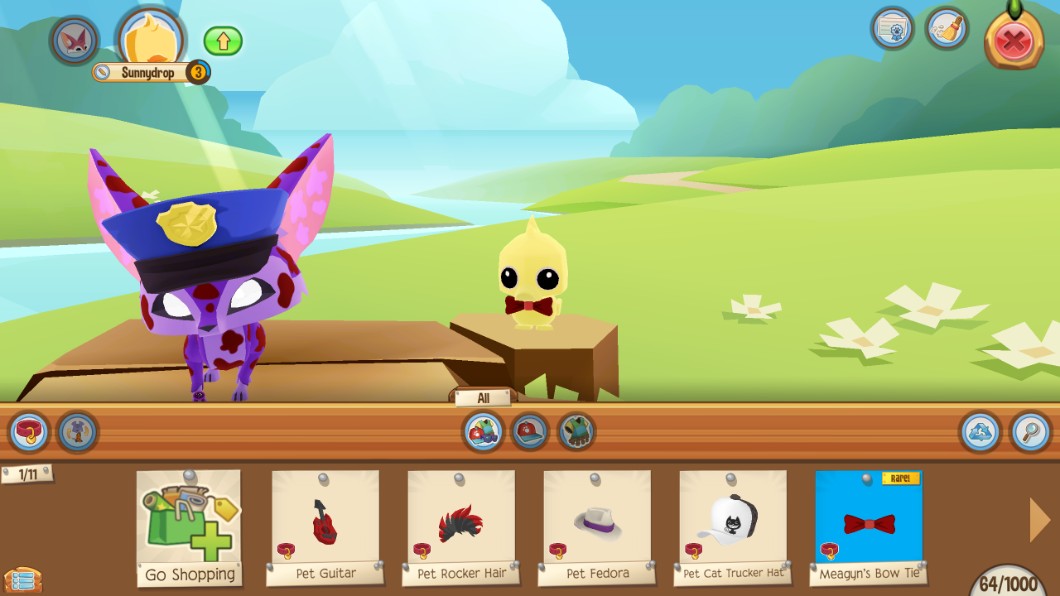Close the pet dressing screen

[x=1013, y=40]
